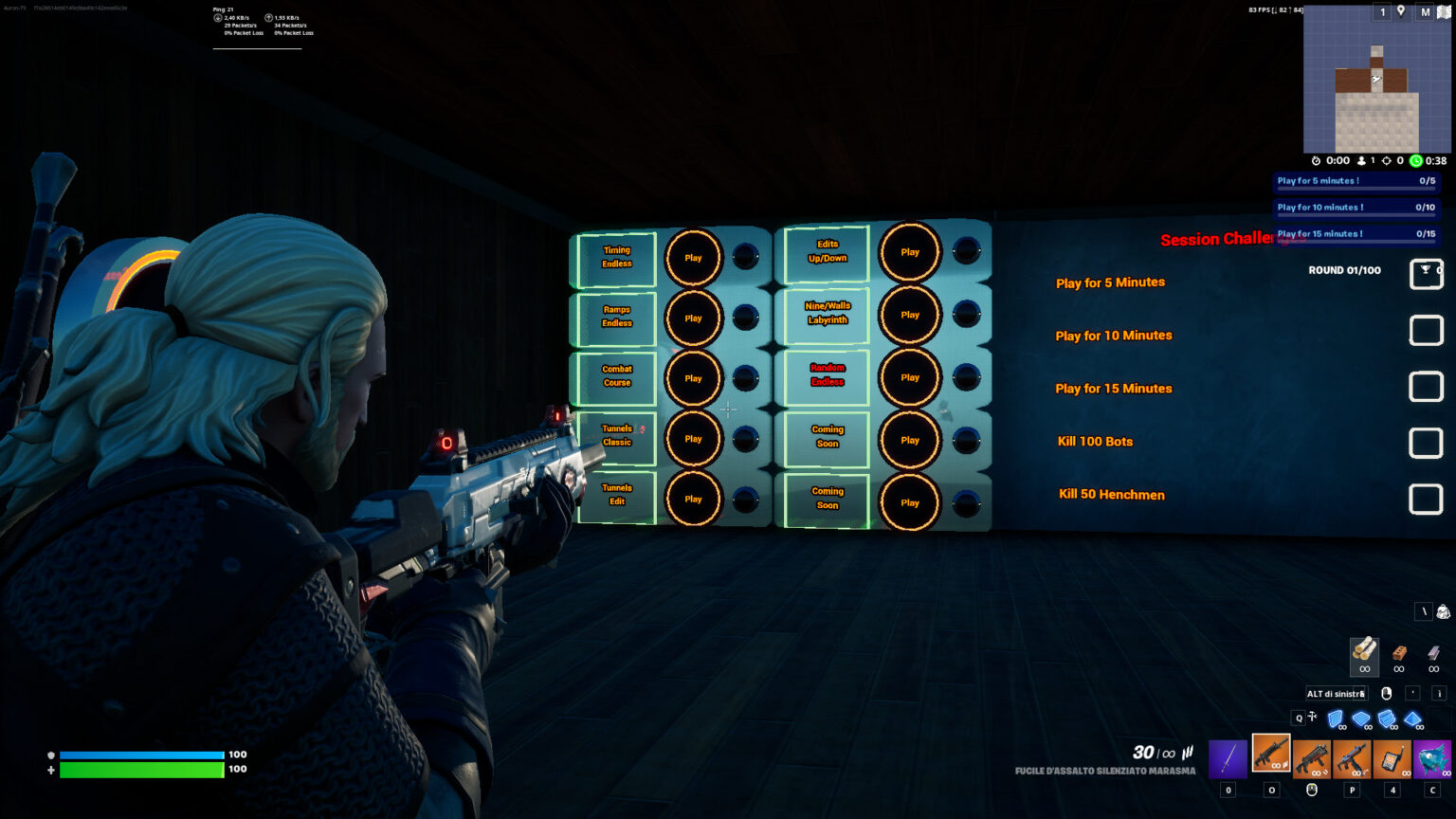1456x819 pixels.
Task: Select the "Play for 10 minutes !" tracker
Action: (x=1356, y=208)
